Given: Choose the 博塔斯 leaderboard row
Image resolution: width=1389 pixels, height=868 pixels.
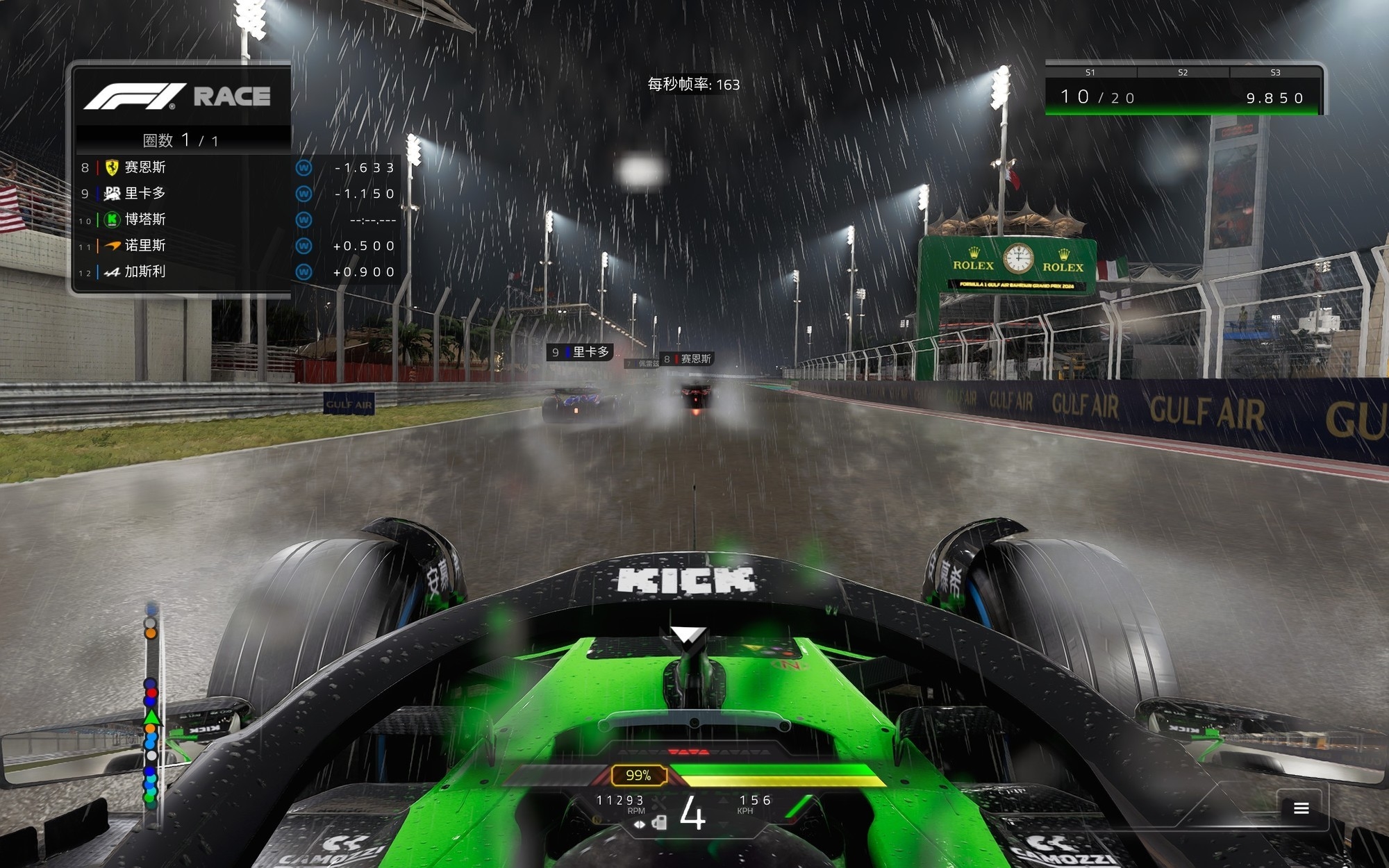Looking at the screenshot, I should (x=236, y=219).
